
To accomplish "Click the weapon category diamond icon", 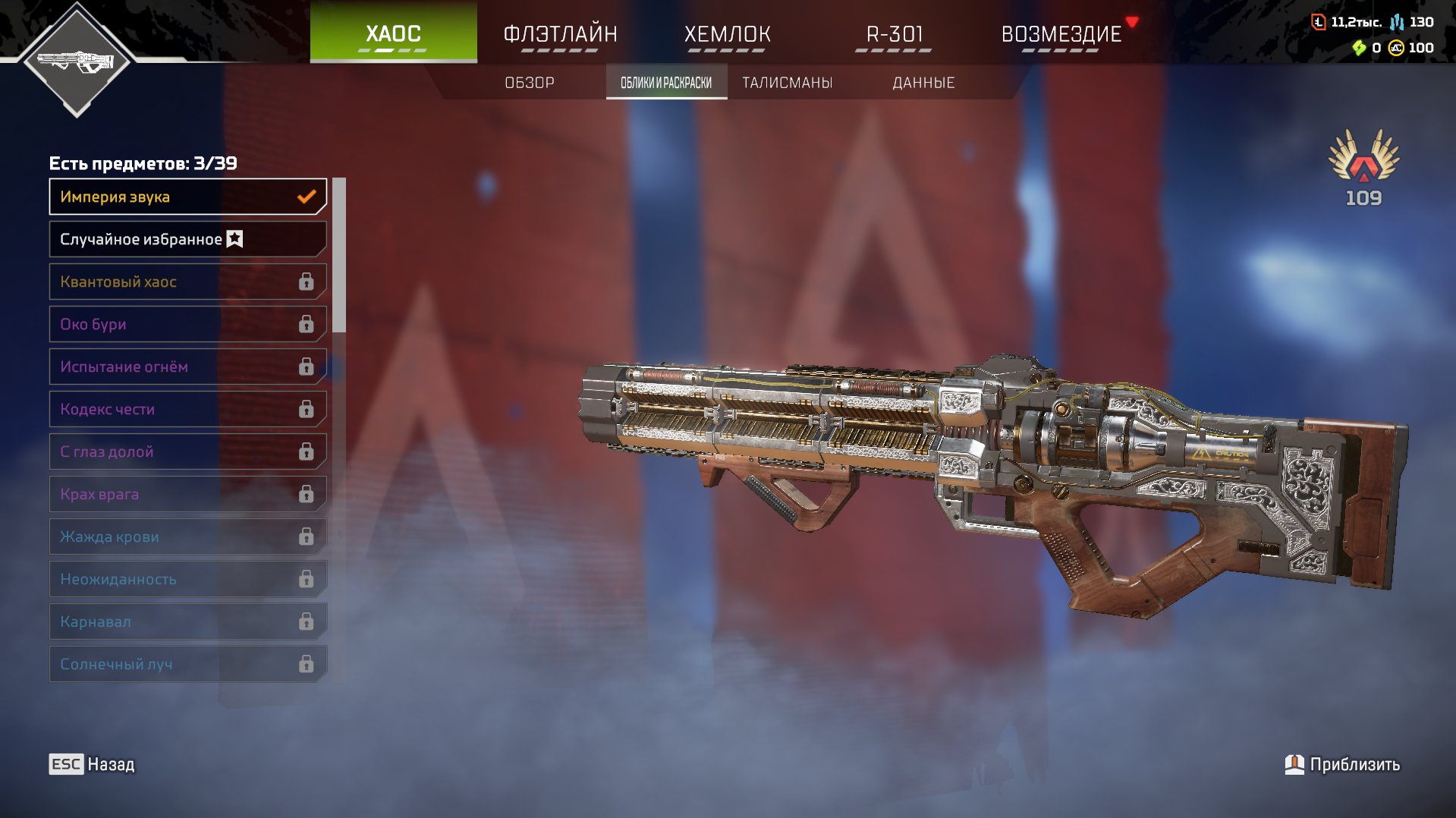I will tap(77, 61).
